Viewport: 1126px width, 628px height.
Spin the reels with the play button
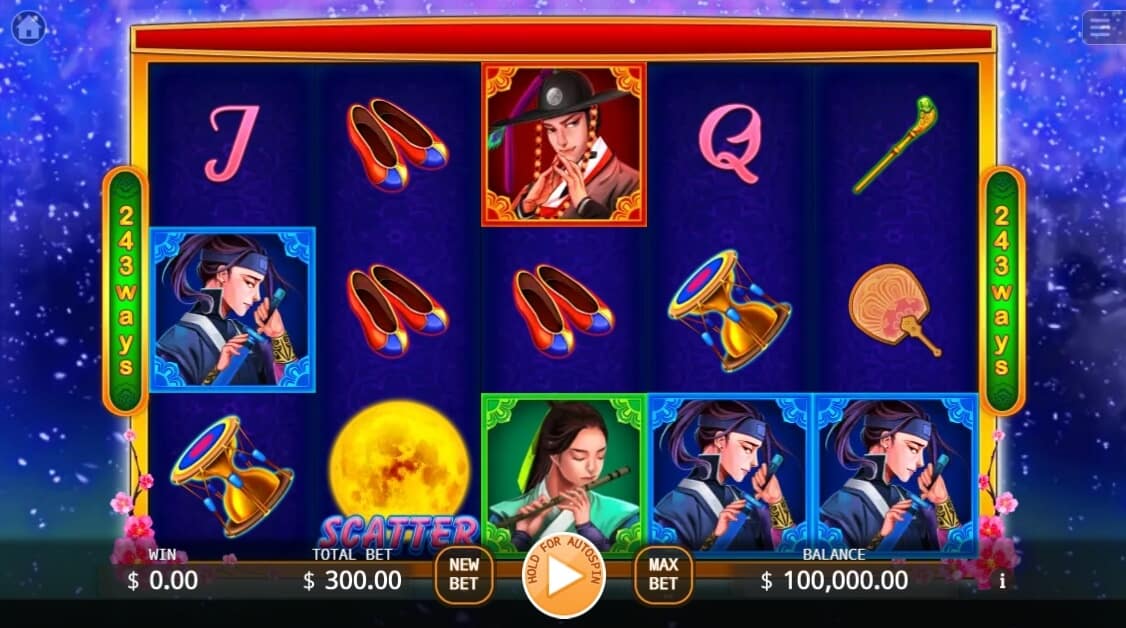(564, 577)
